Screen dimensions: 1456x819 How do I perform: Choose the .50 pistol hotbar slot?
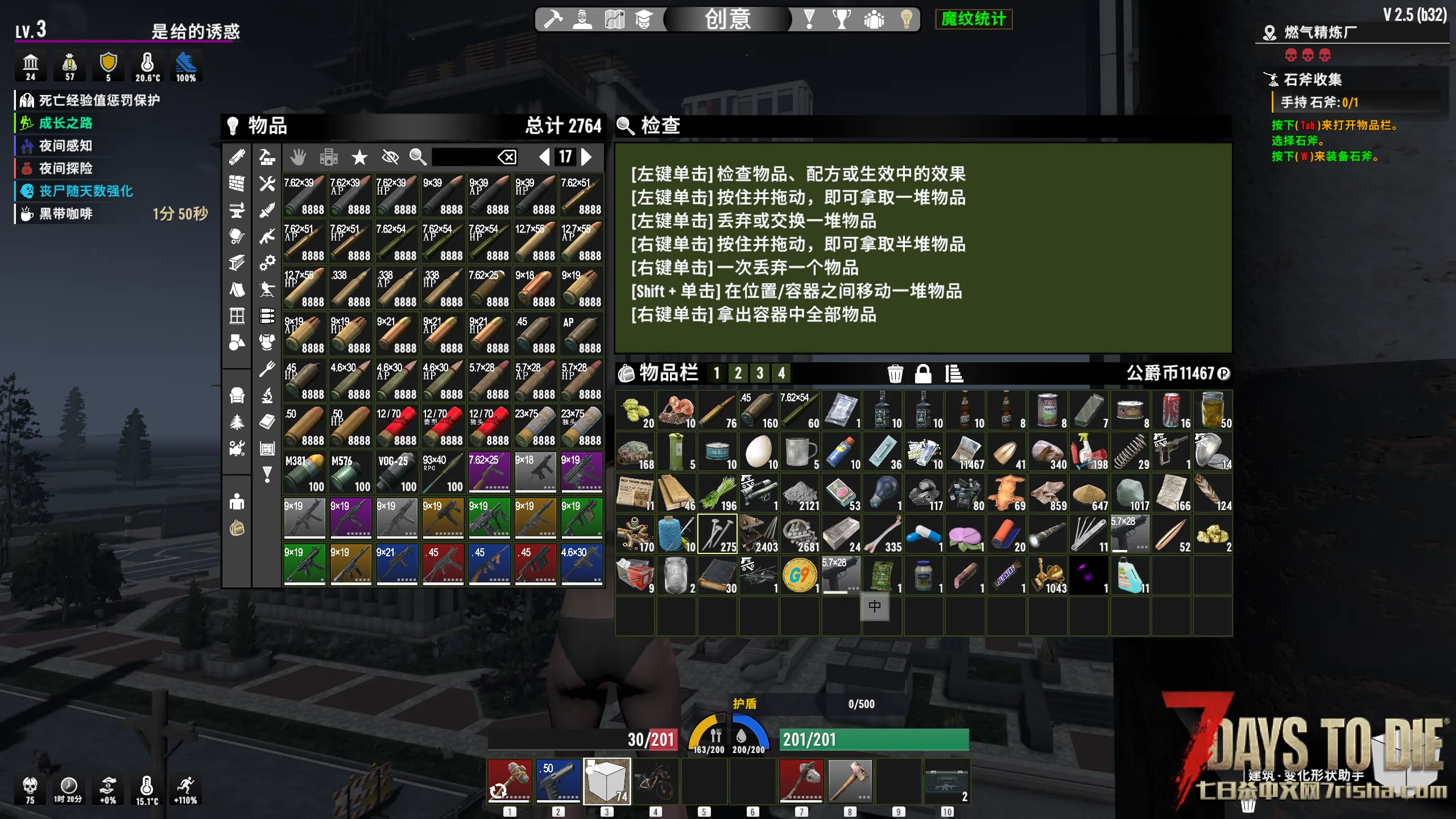tap(559, 780)
